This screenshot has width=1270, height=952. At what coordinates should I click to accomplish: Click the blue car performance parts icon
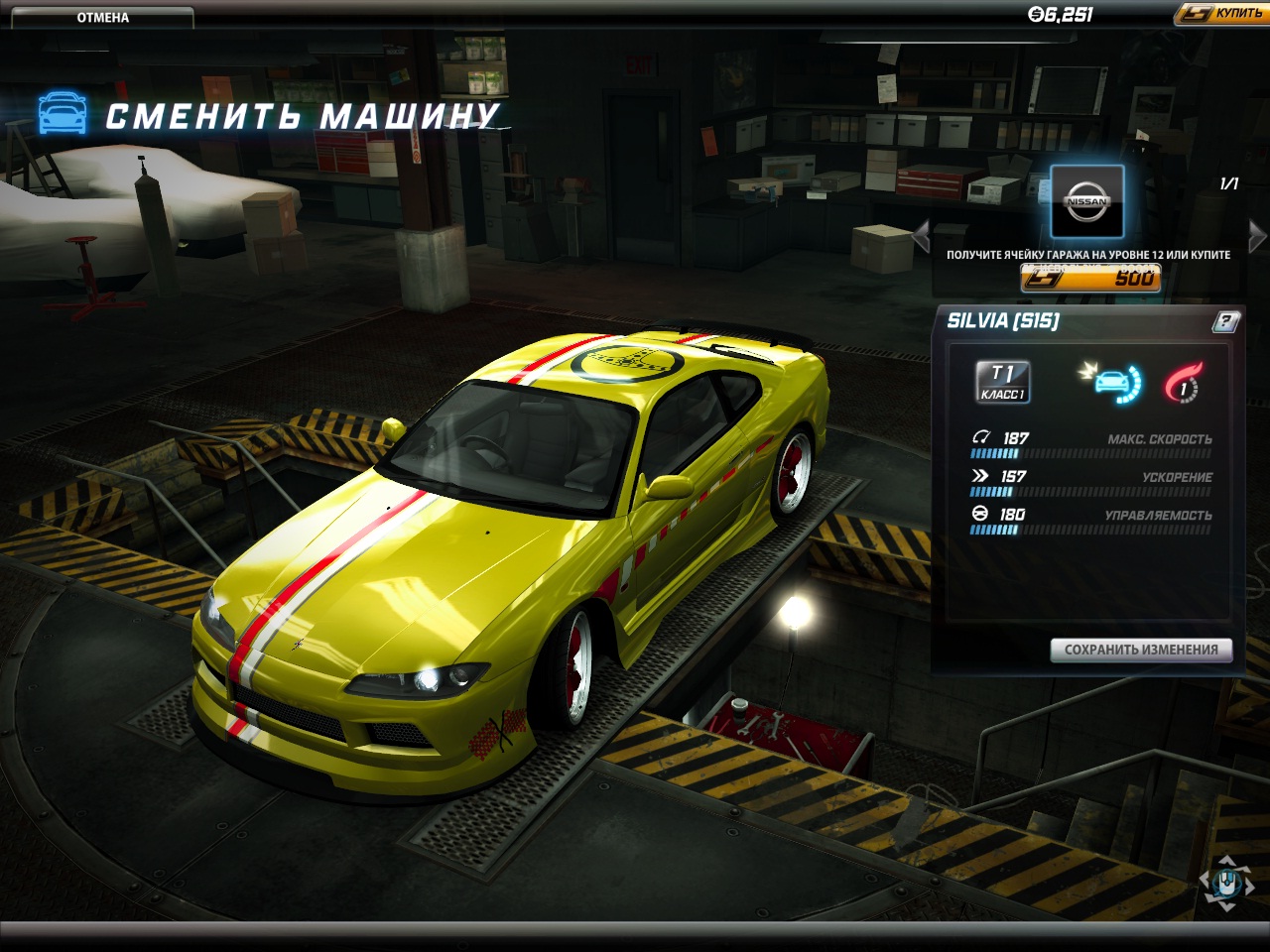tap(1112, 382)
